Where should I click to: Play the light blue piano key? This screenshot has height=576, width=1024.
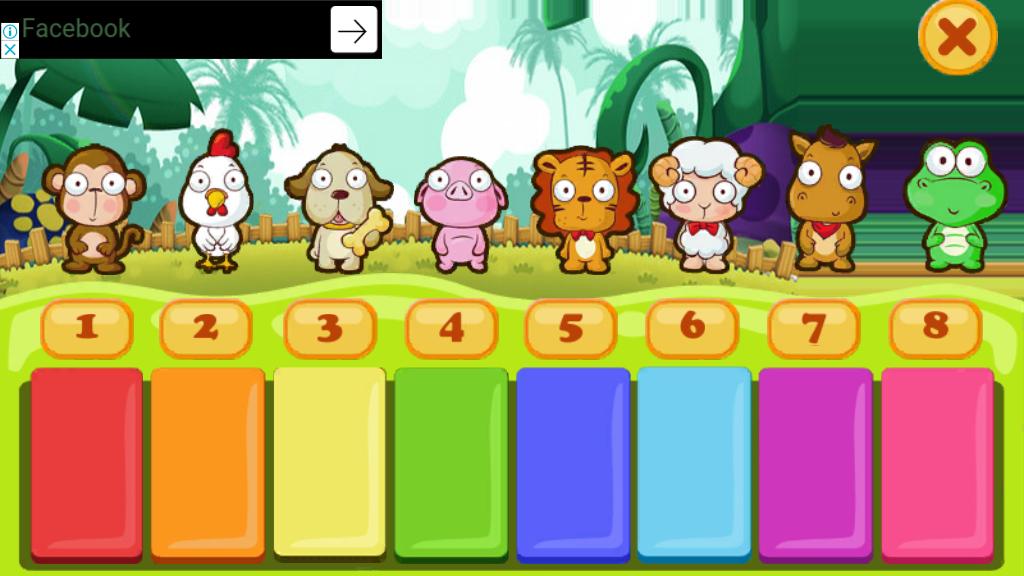point(694,460)
